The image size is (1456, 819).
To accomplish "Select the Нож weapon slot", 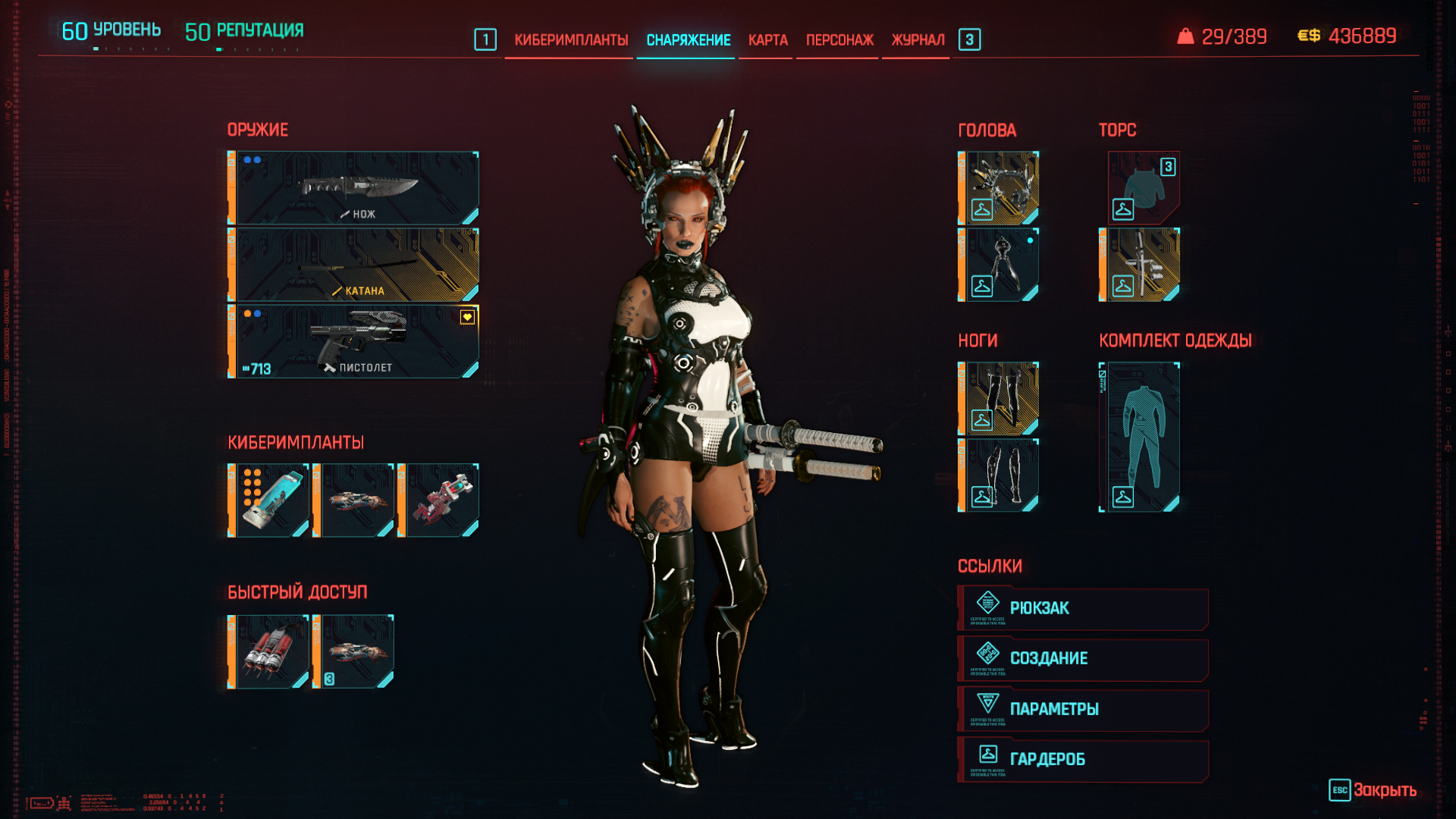I will point(353,188).
